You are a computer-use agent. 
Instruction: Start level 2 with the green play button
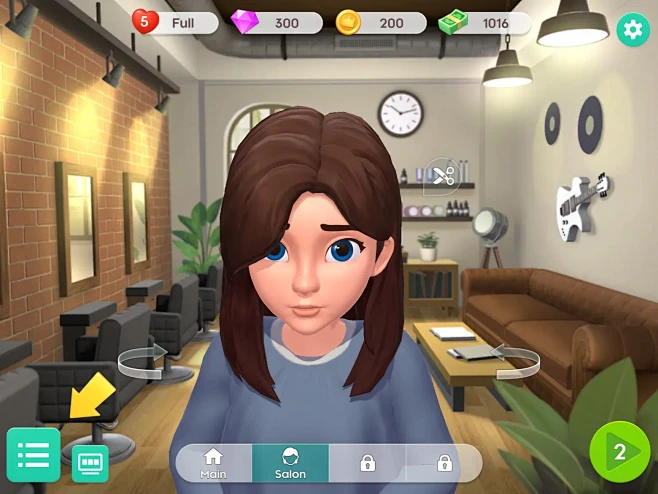click(619, 452)
